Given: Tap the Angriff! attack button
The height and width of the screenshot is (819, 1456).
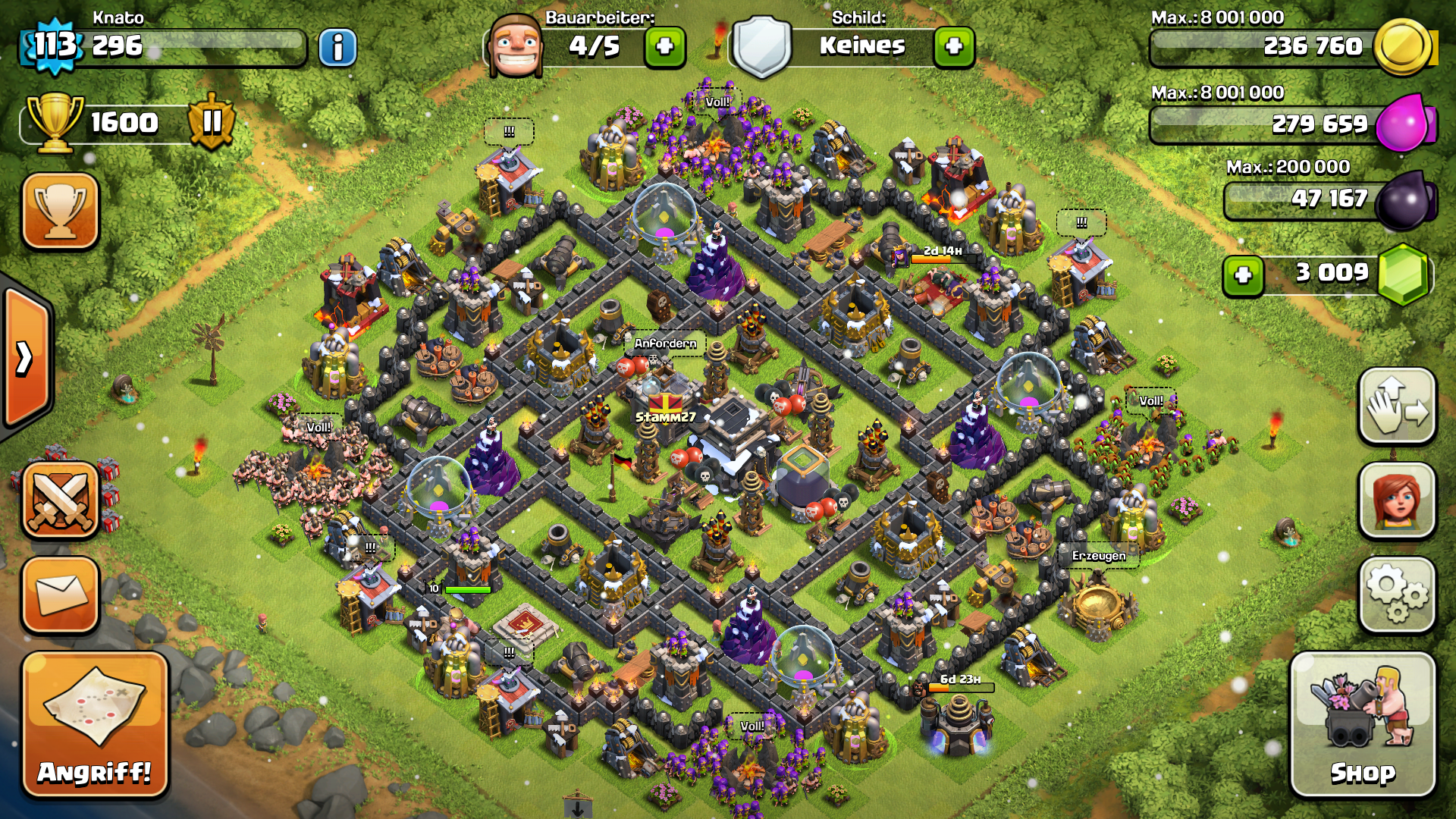Looking at the screenshot, I should (95, 724).
